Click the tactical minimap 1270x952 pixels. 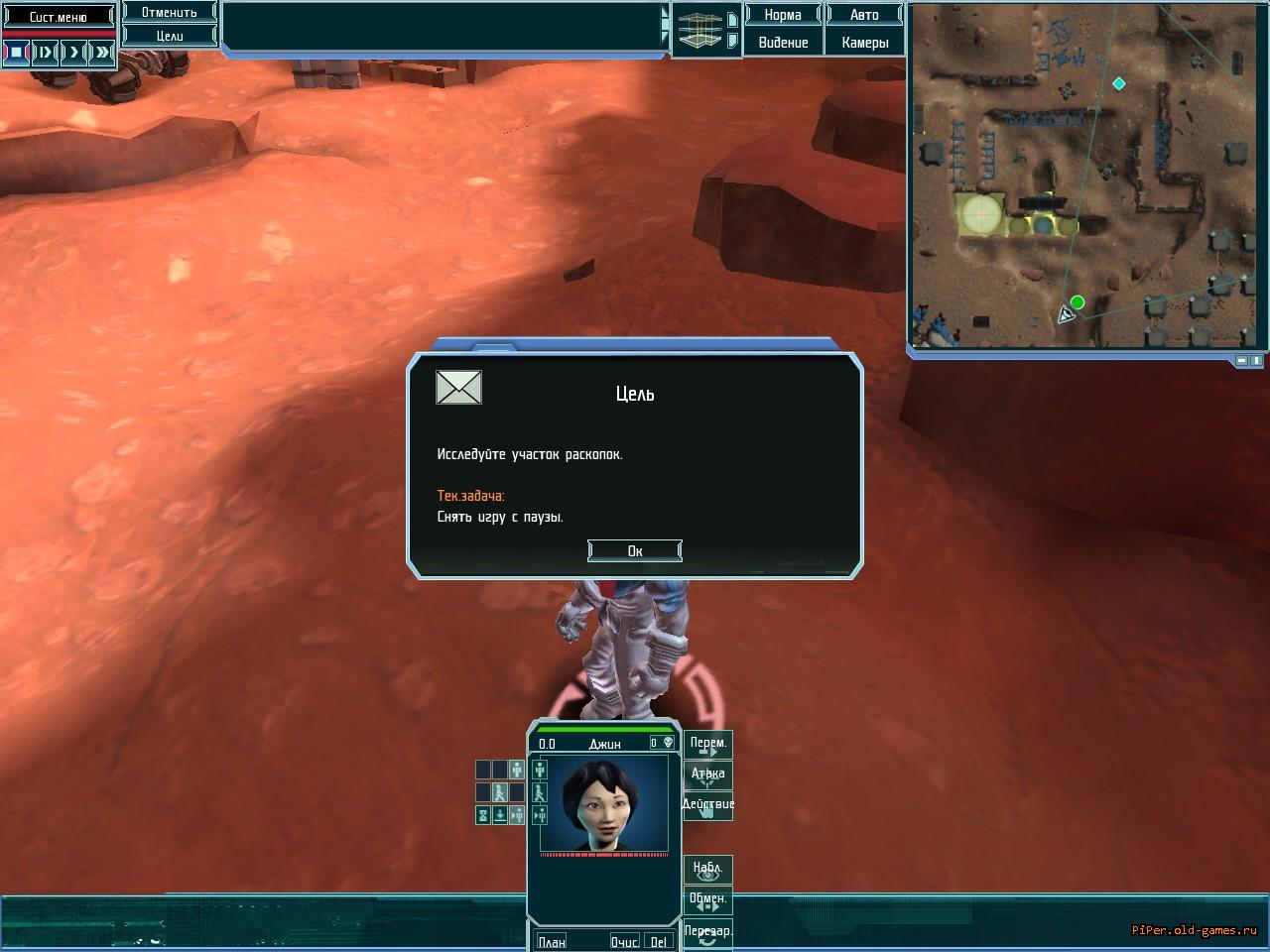1086,177
